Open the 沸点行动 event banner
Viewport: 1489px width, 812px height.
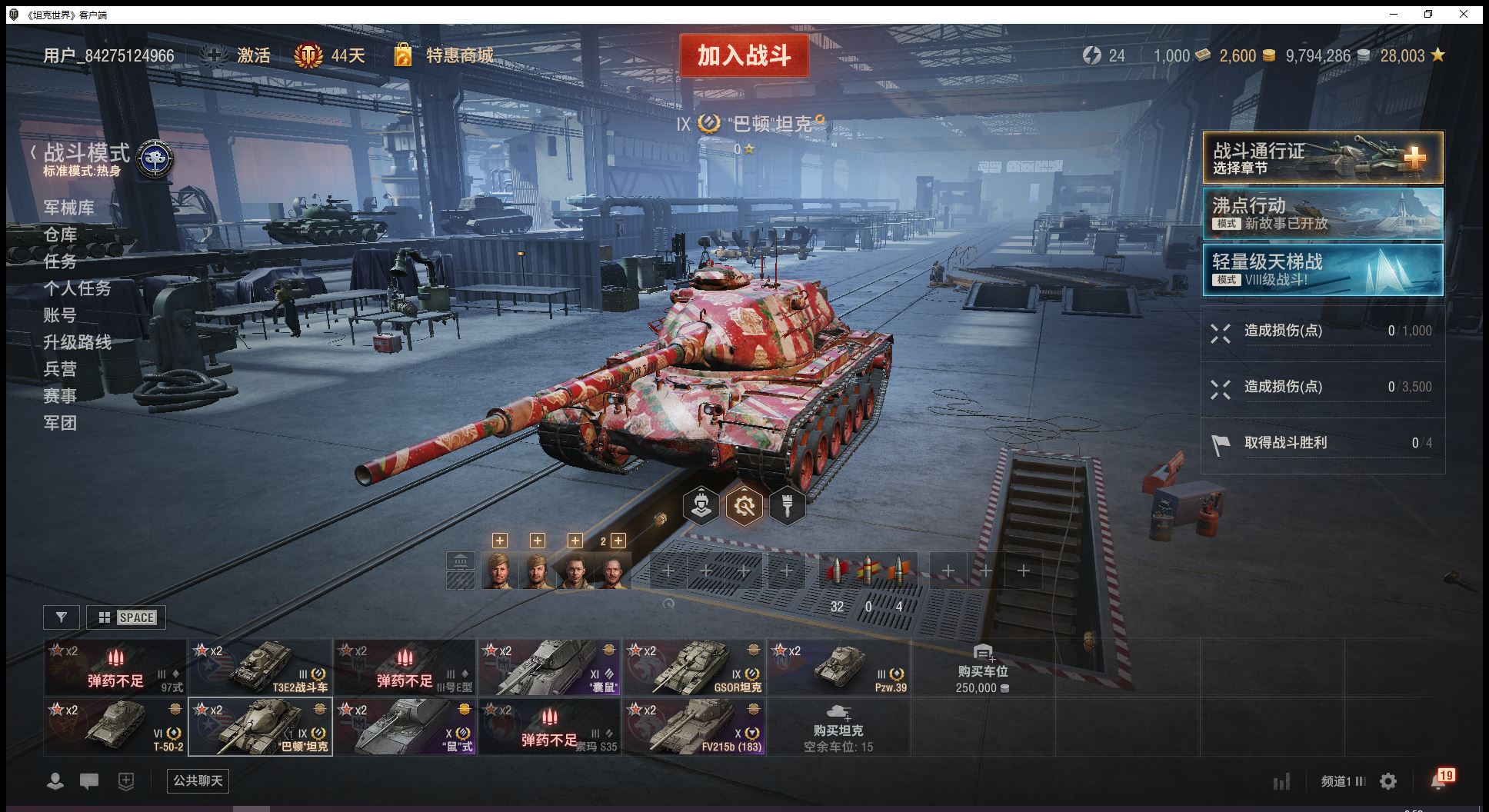(x=1322, y=214)
